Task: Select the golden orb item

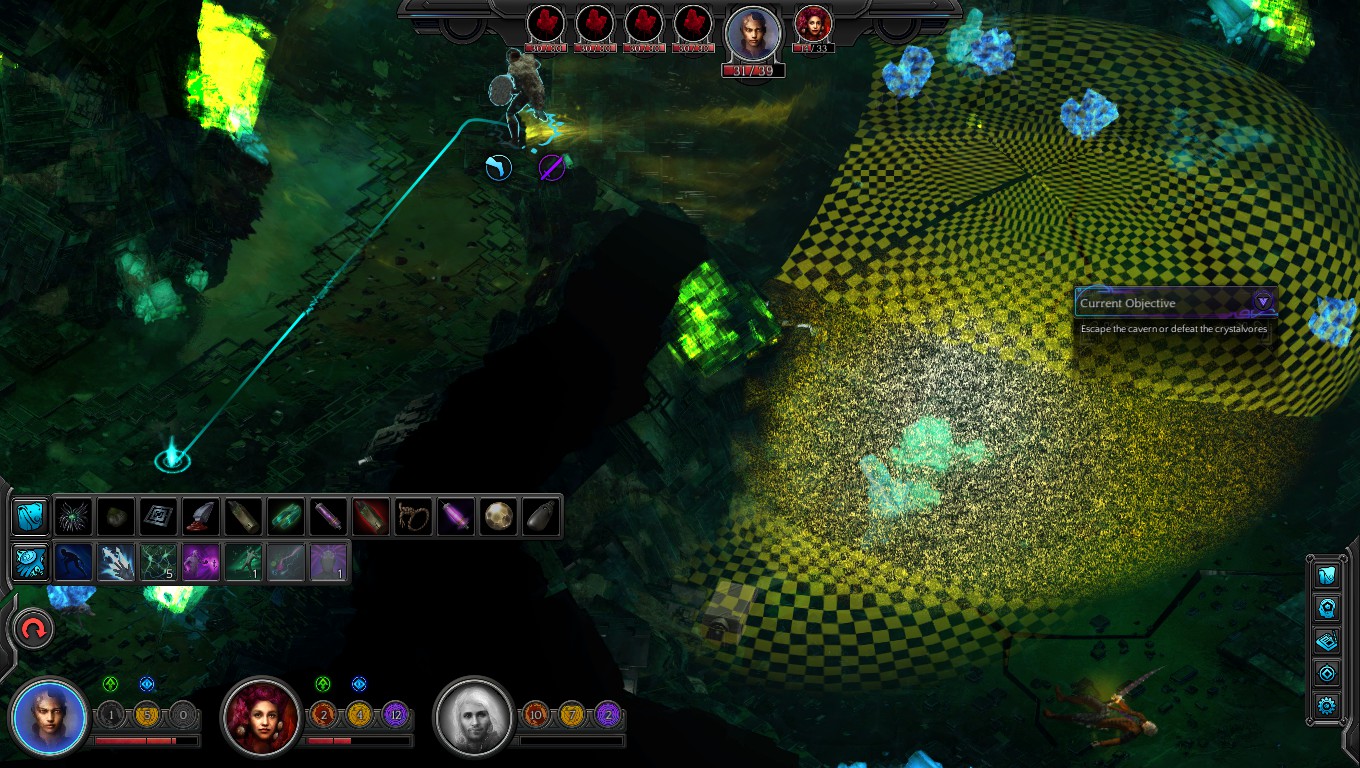Action: pyautogui.click(x=498, y=516)
